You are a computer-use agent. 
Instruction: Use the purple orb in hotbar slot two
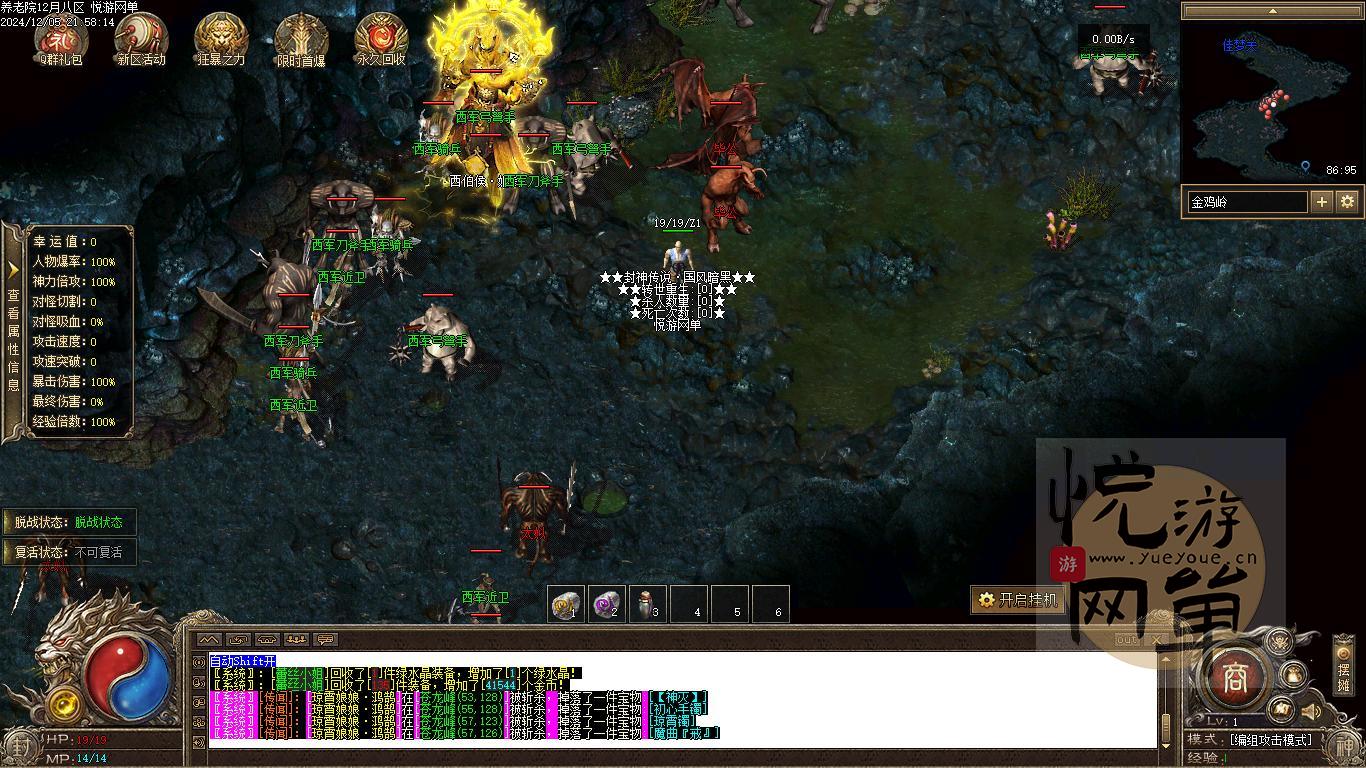pyautogui.click(x=607, y=604)
